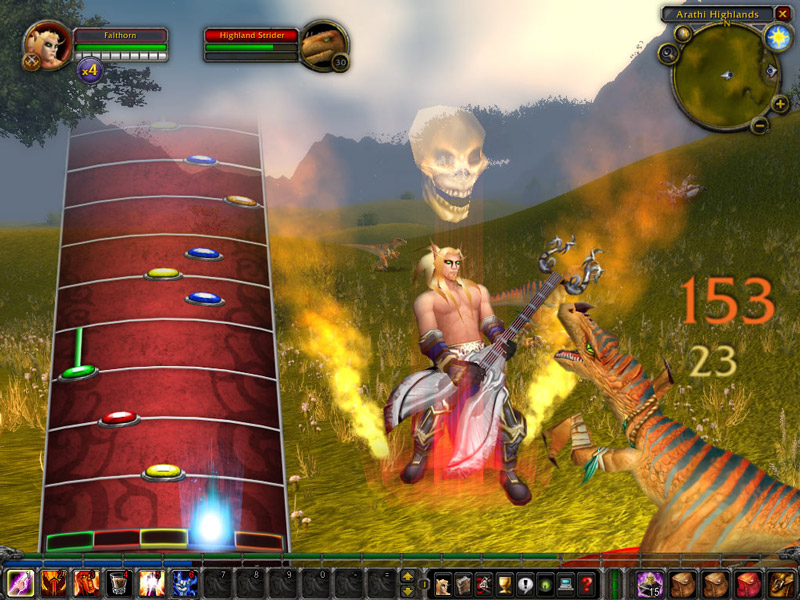Close the minimap with the red X
The image size is (800, 600).
(782, 14)
